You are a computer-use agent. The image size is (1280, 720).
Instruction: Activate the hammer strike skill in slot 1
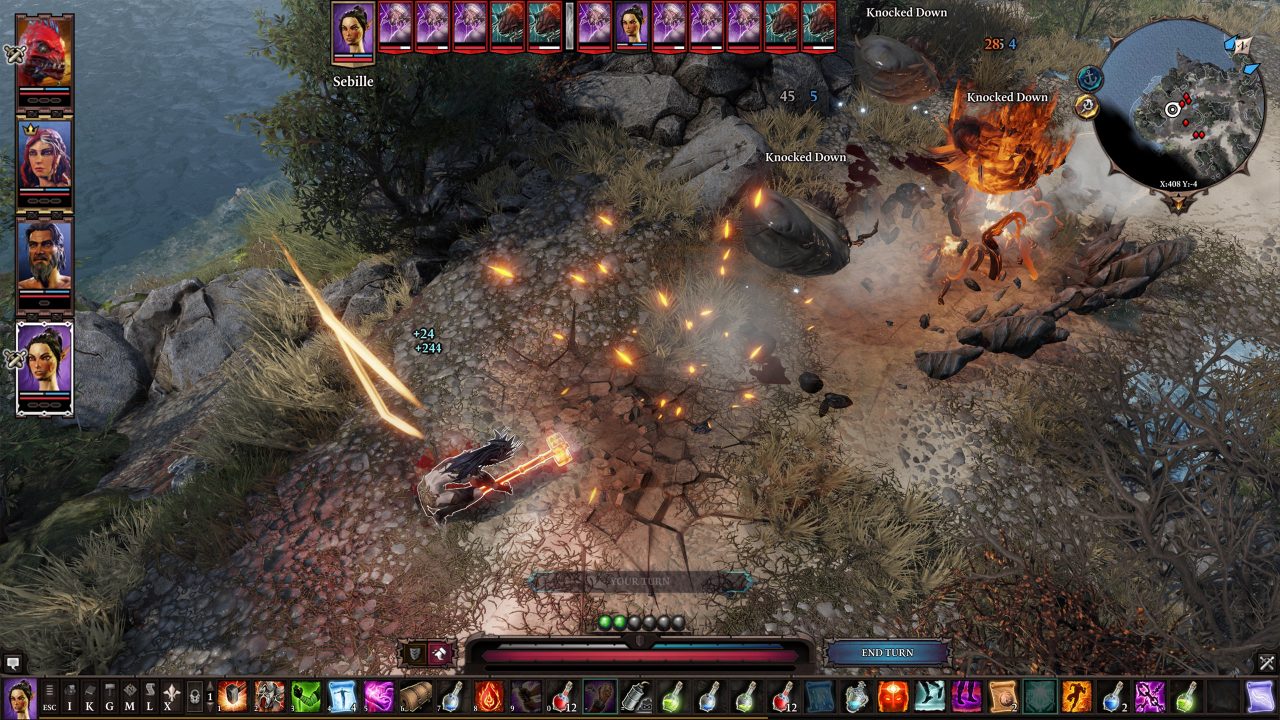point(233,696)
